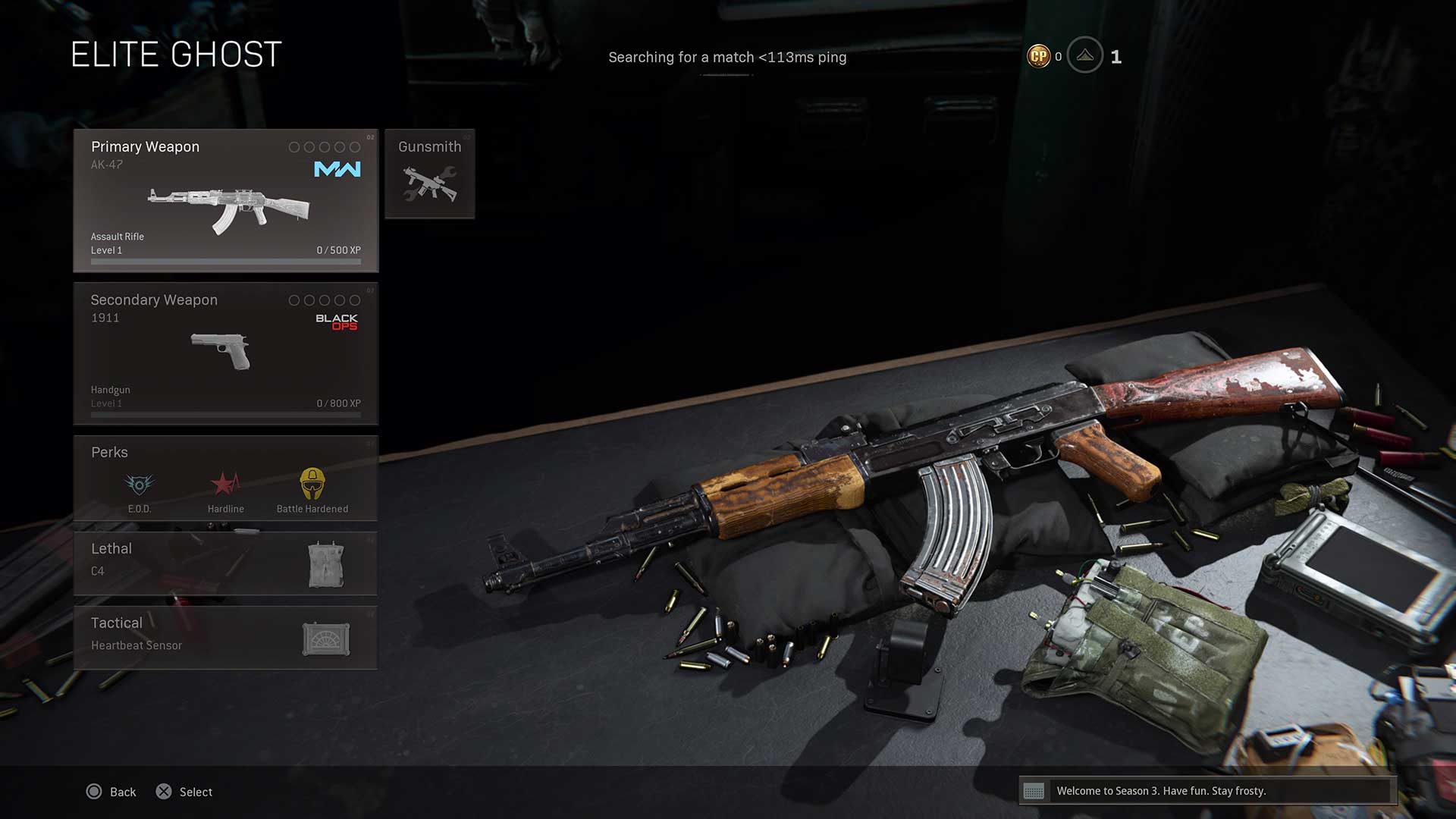Choose the Secondary Weapon 1911 panel
1456x819 pixels.
click(x=225, y=353)
